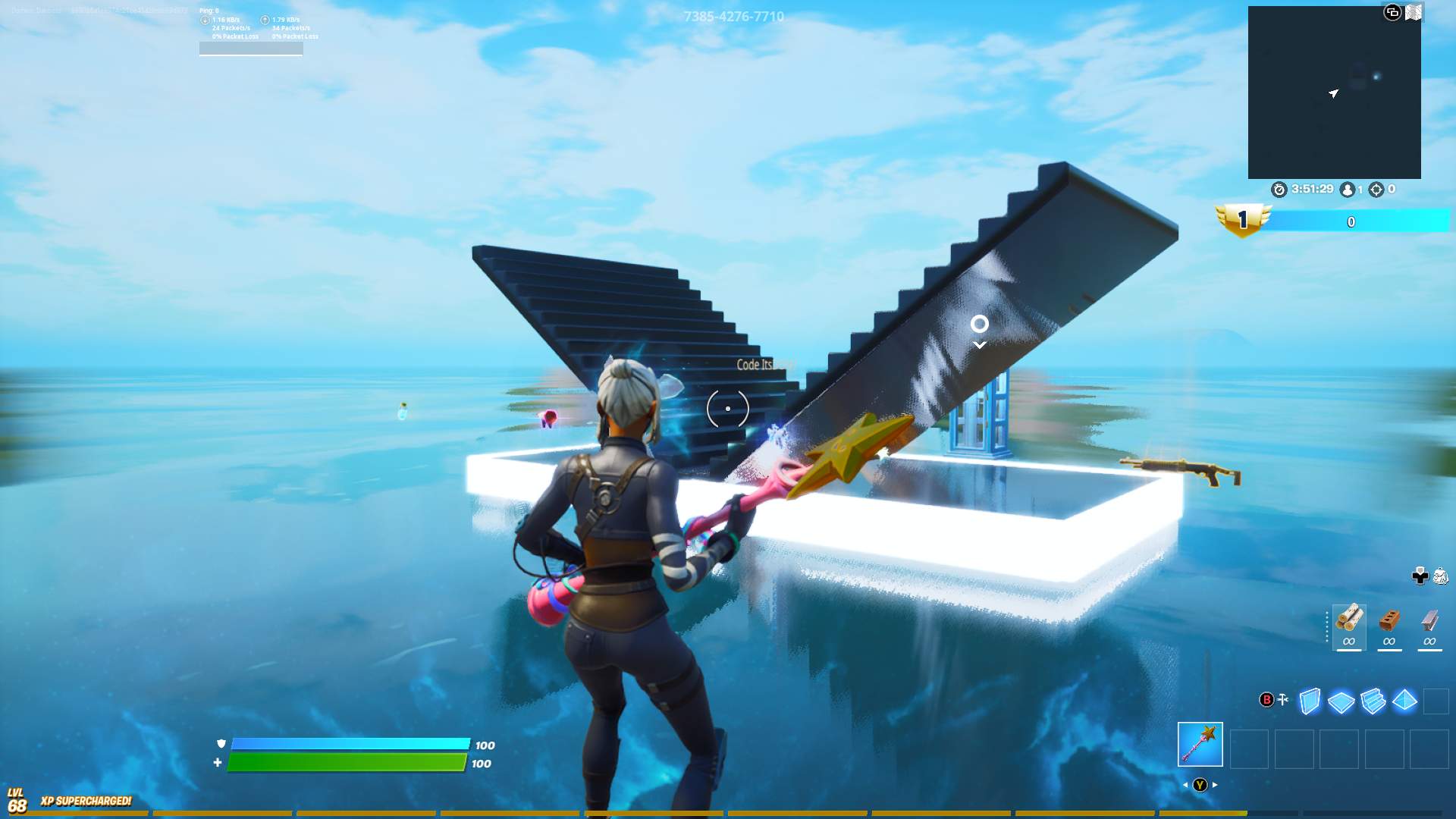1456x819 pixels.
Task: Open the minimap in the corner
Action: click(1335, 91)
